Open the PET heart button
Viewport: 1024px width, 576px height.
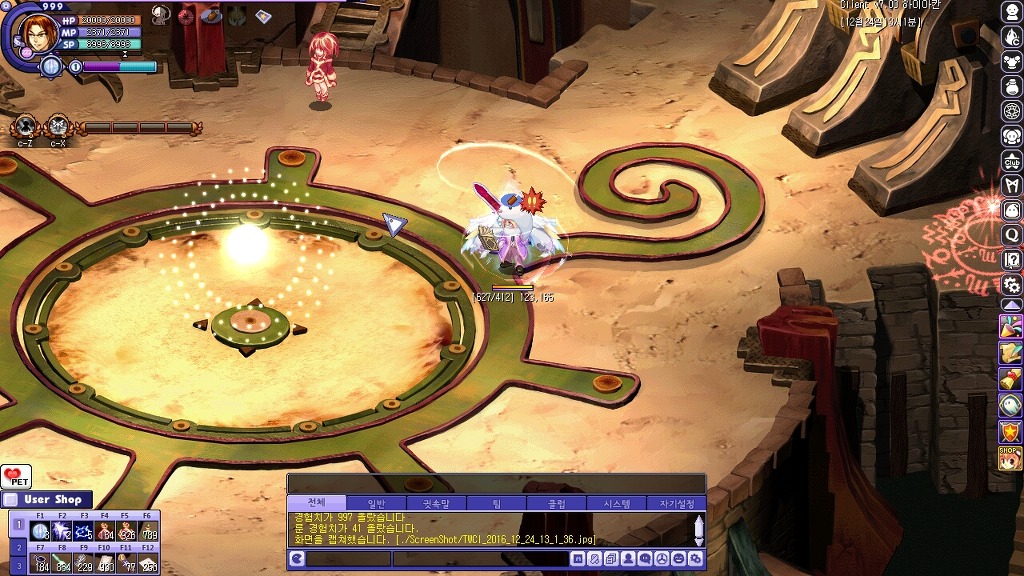coord(15,477)
